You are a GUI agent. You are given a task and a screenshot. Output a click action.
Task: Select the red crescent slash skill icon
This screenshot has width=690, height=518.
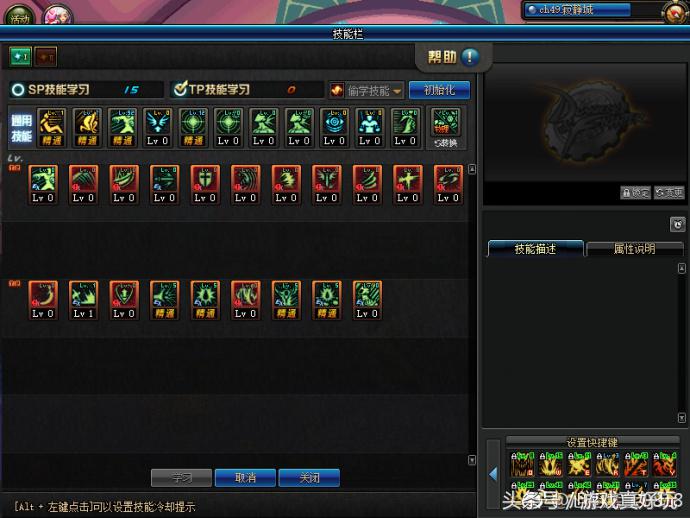click(x=43, y=298)
